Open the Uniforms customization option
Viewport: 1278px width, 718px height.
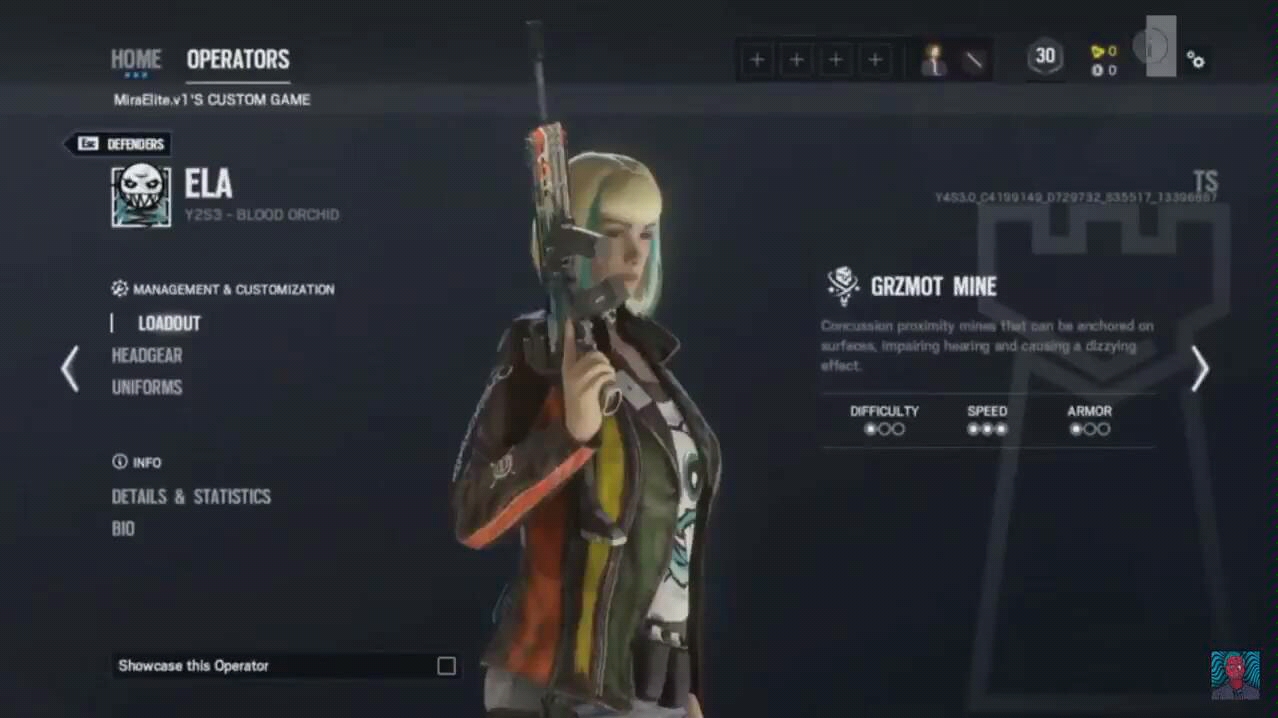coord(147,387)
